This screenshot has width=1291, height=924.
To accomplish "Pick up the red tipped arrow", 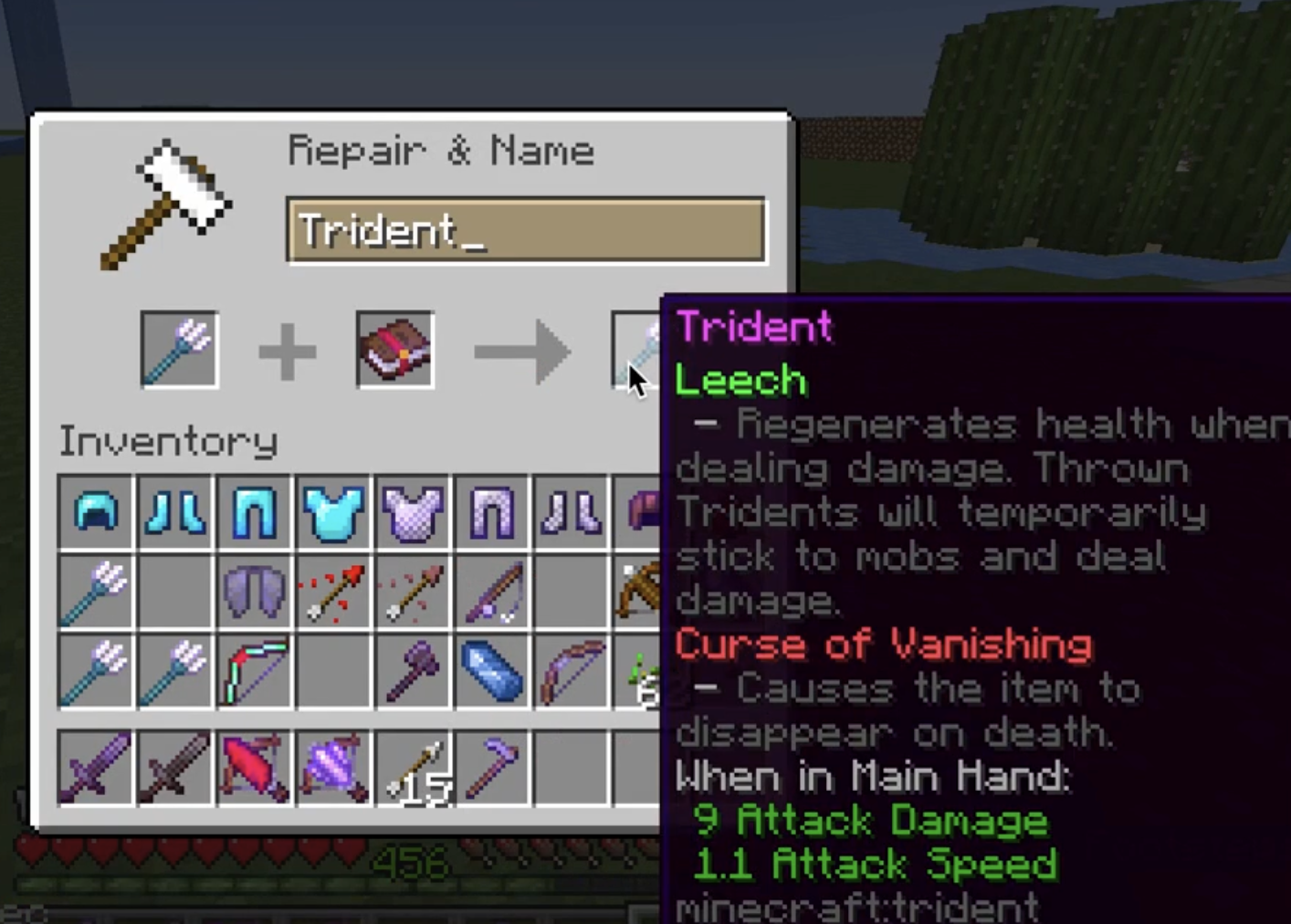I will [334, 592].
